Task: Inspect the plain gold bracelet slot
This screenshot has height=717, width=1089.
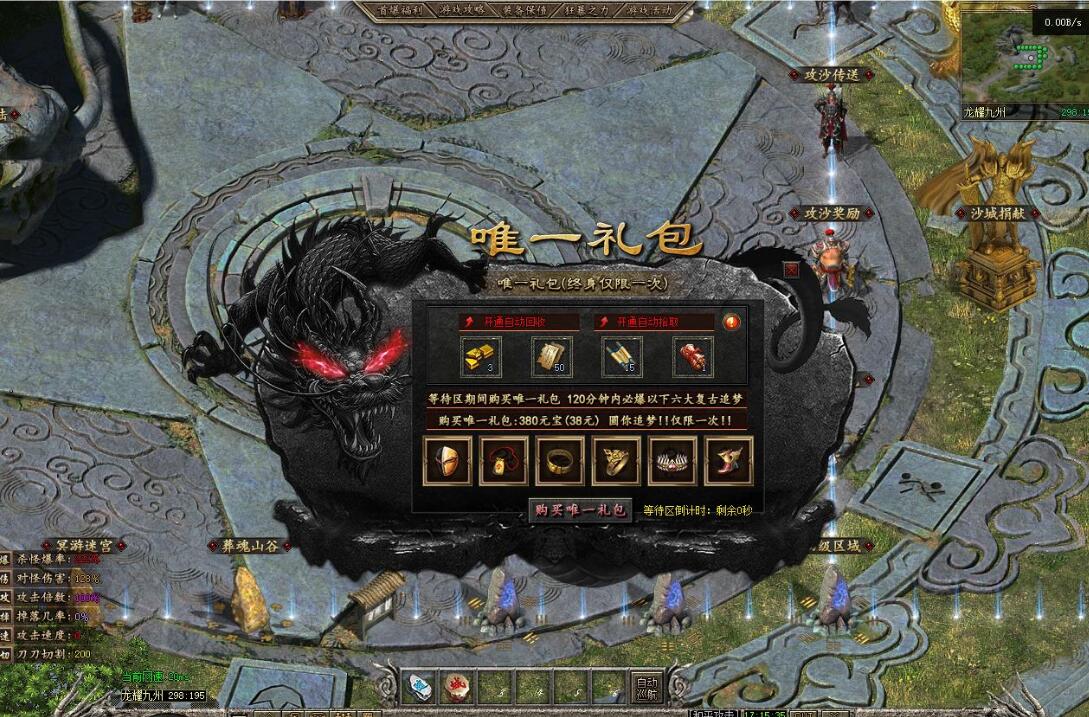Action: [x=560, y=461]
